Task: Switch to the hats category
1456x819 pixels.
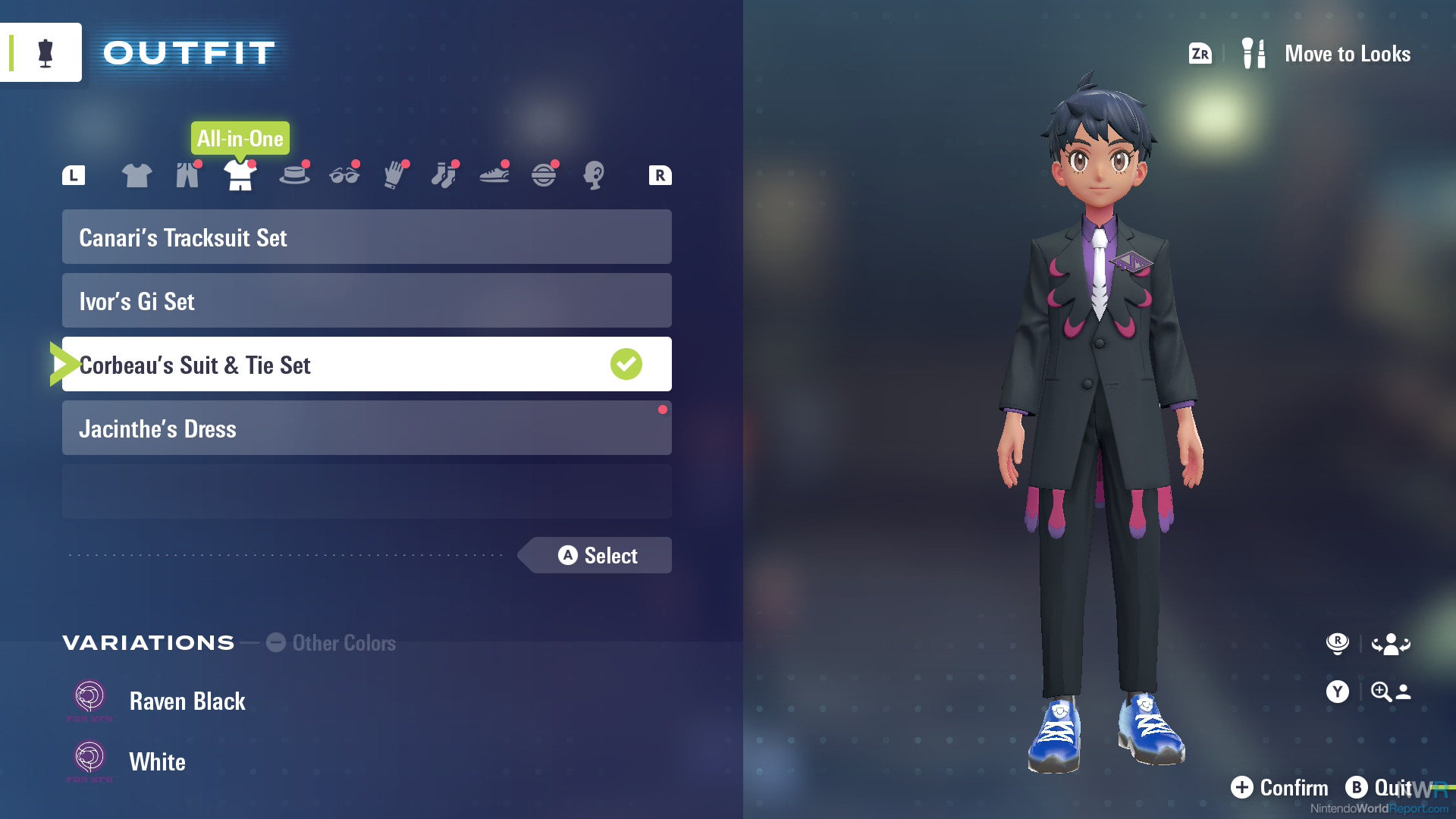Action: pos(294,175)
